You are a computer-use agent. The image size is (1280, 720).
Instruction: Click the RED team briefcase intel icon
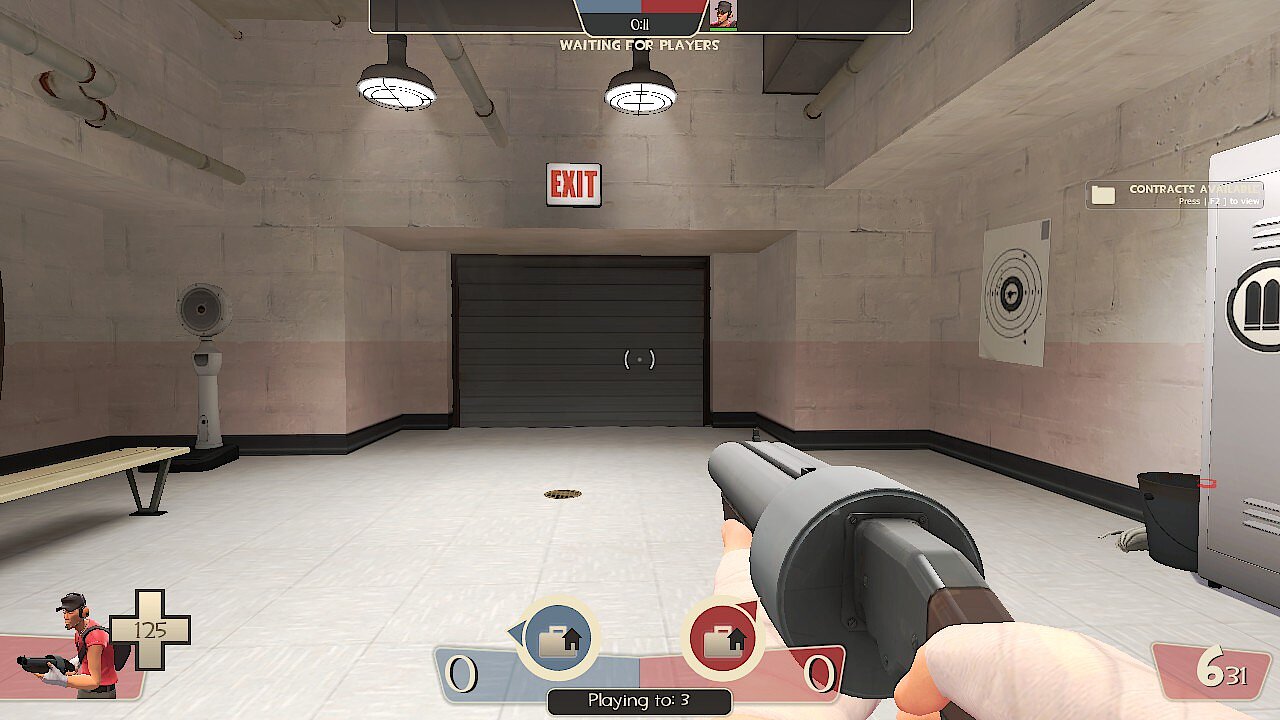pos(721,637)
